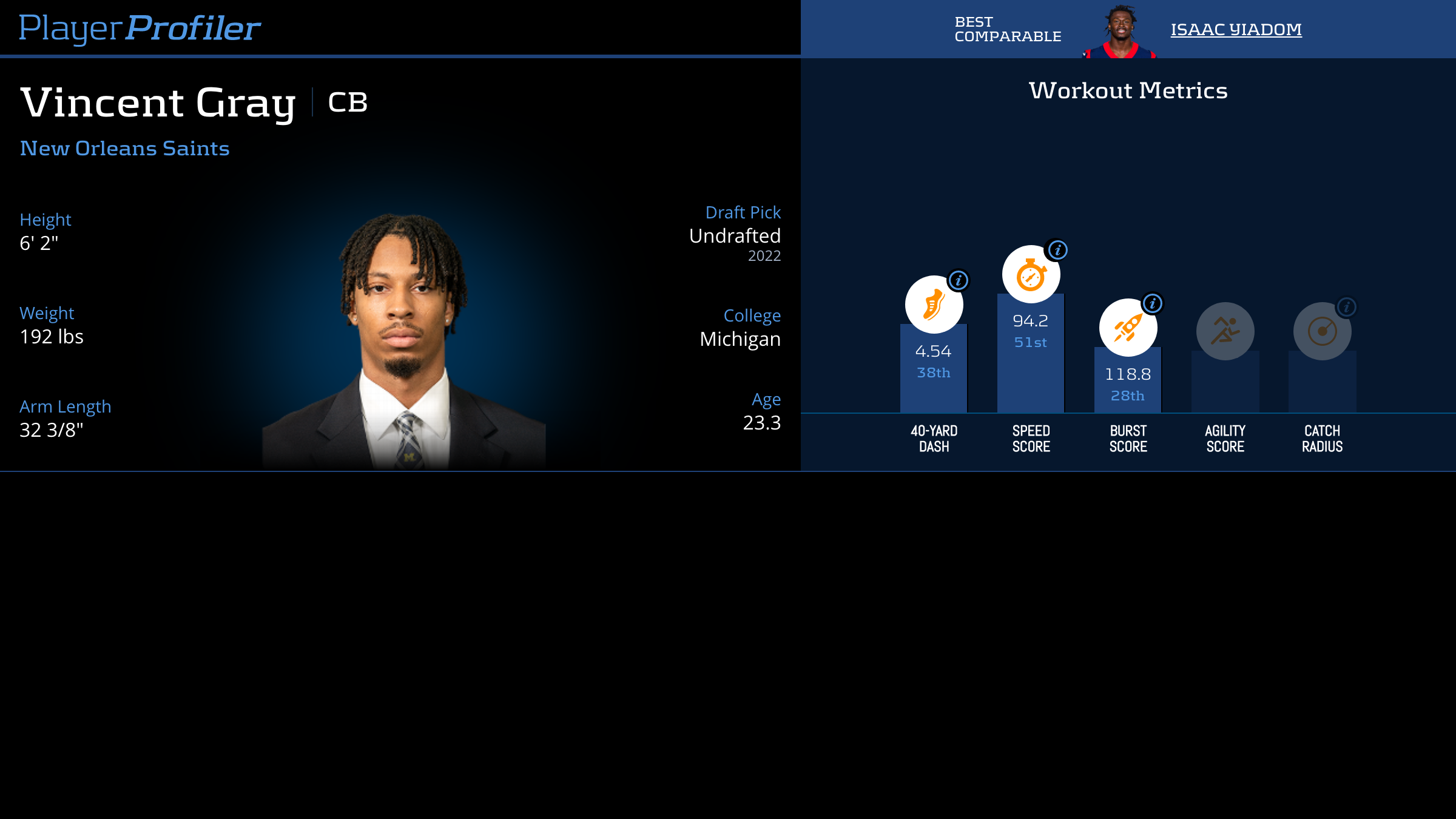Click the rocket Burst Score icon
This screenshot has height=819, width=1456.
point(1128,328)
